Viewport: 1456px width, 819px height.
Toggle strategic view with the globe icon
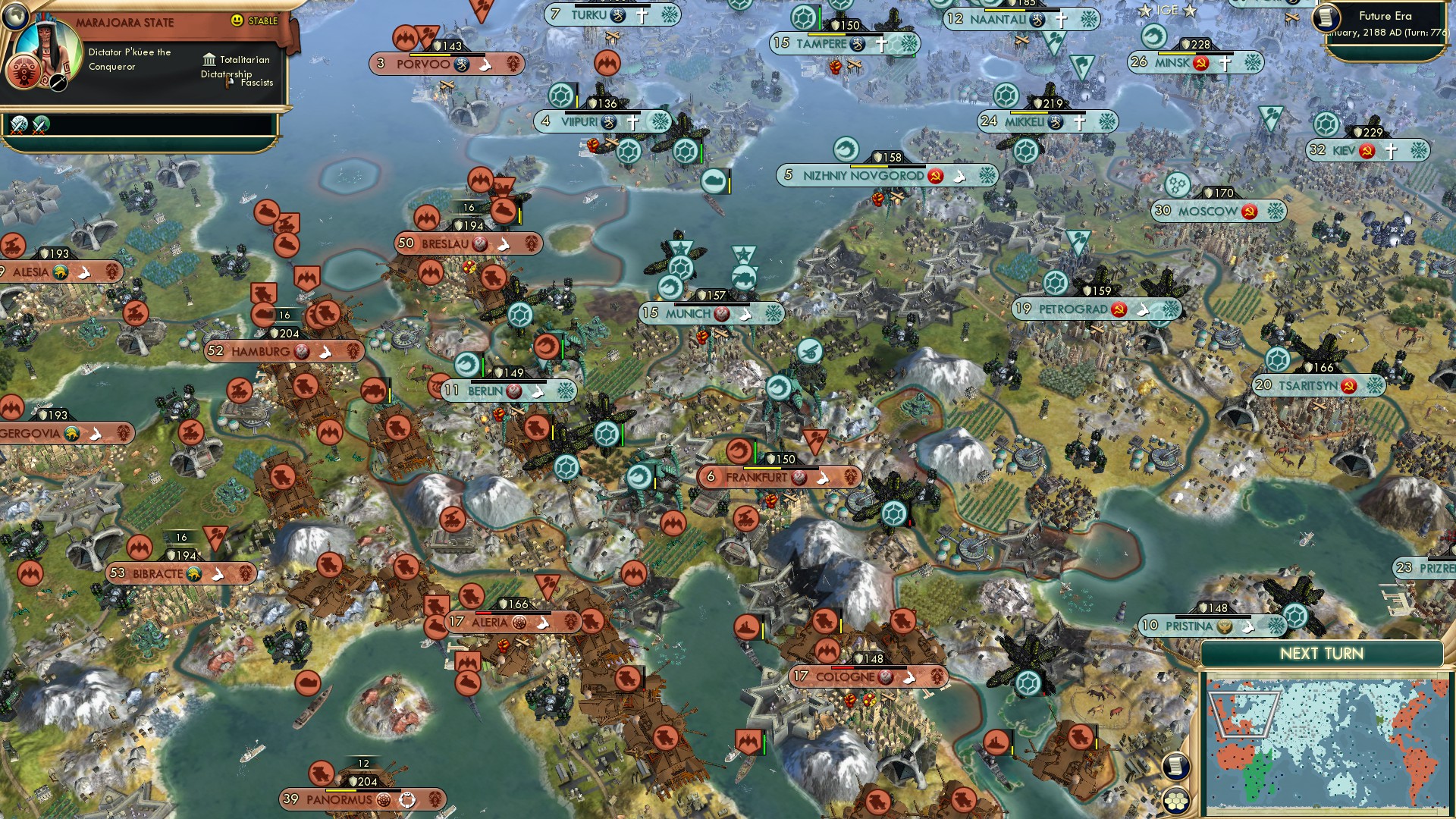(15, 17)
